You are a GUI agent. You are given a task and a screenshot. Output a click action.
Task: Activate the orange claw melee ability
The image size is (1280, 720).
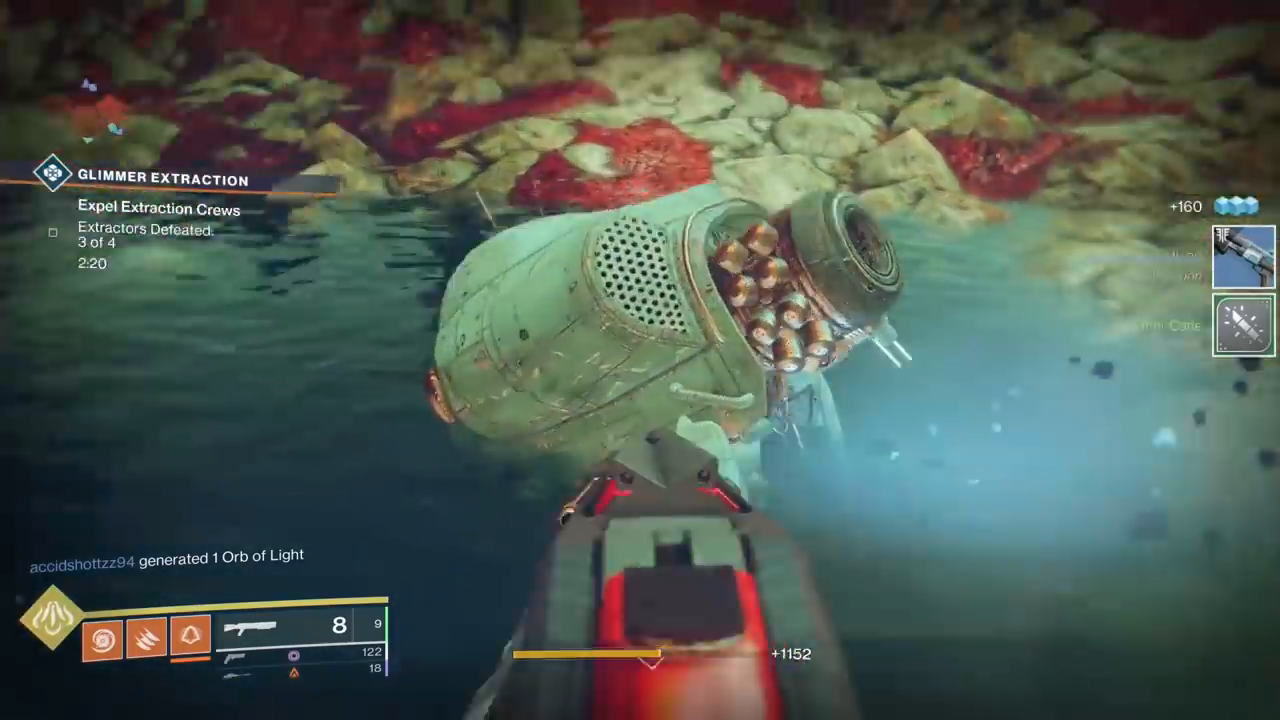[x=146, y=639]
